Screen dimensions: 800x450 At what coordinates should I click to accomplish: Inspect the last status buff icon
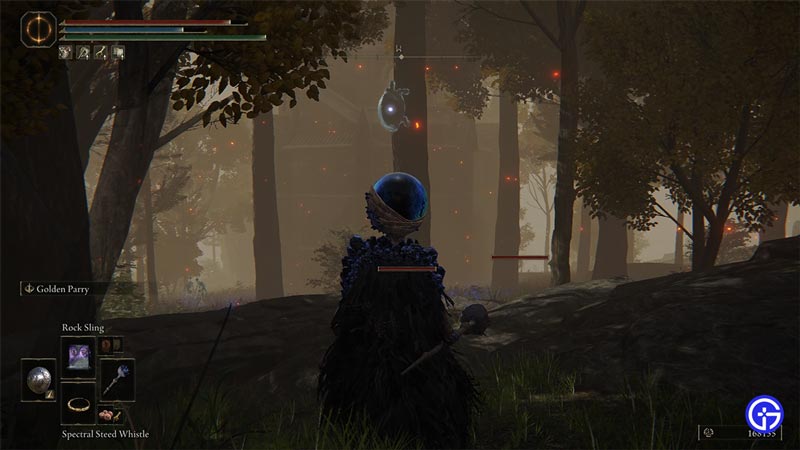pos(118,50)
